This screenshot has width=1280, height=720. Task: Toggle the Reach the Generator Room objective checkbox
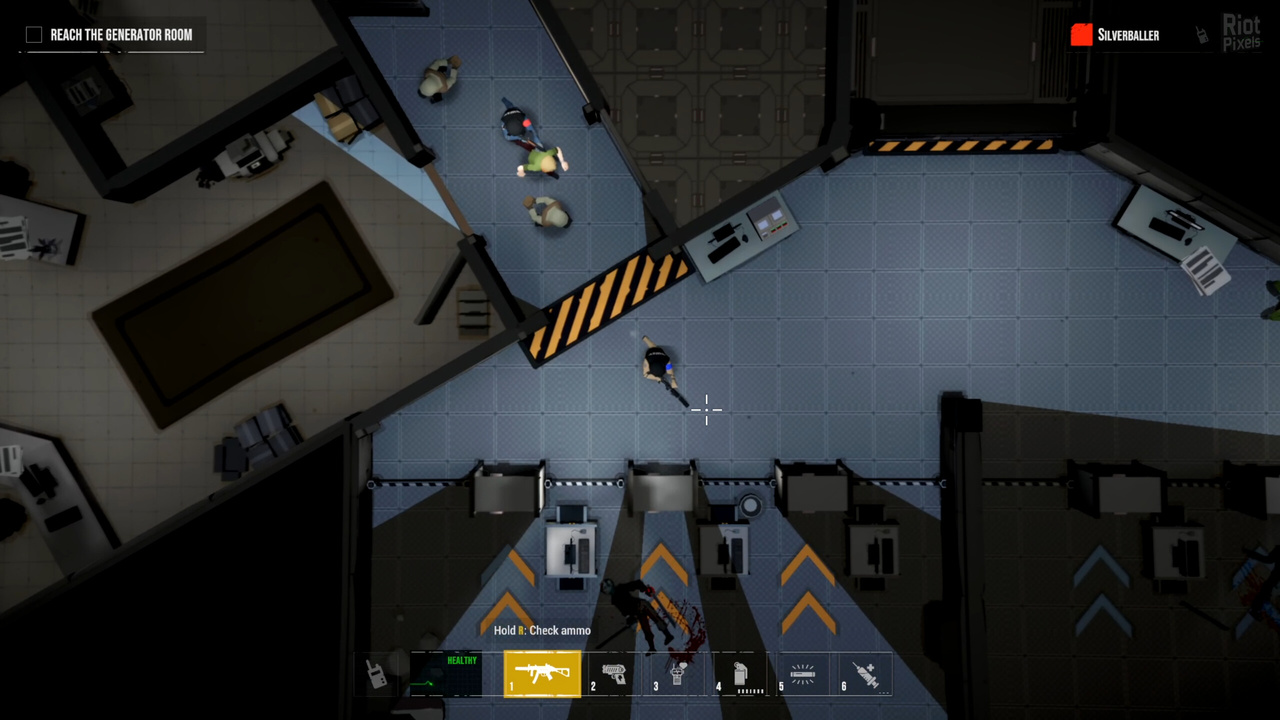tap(34, 35)
